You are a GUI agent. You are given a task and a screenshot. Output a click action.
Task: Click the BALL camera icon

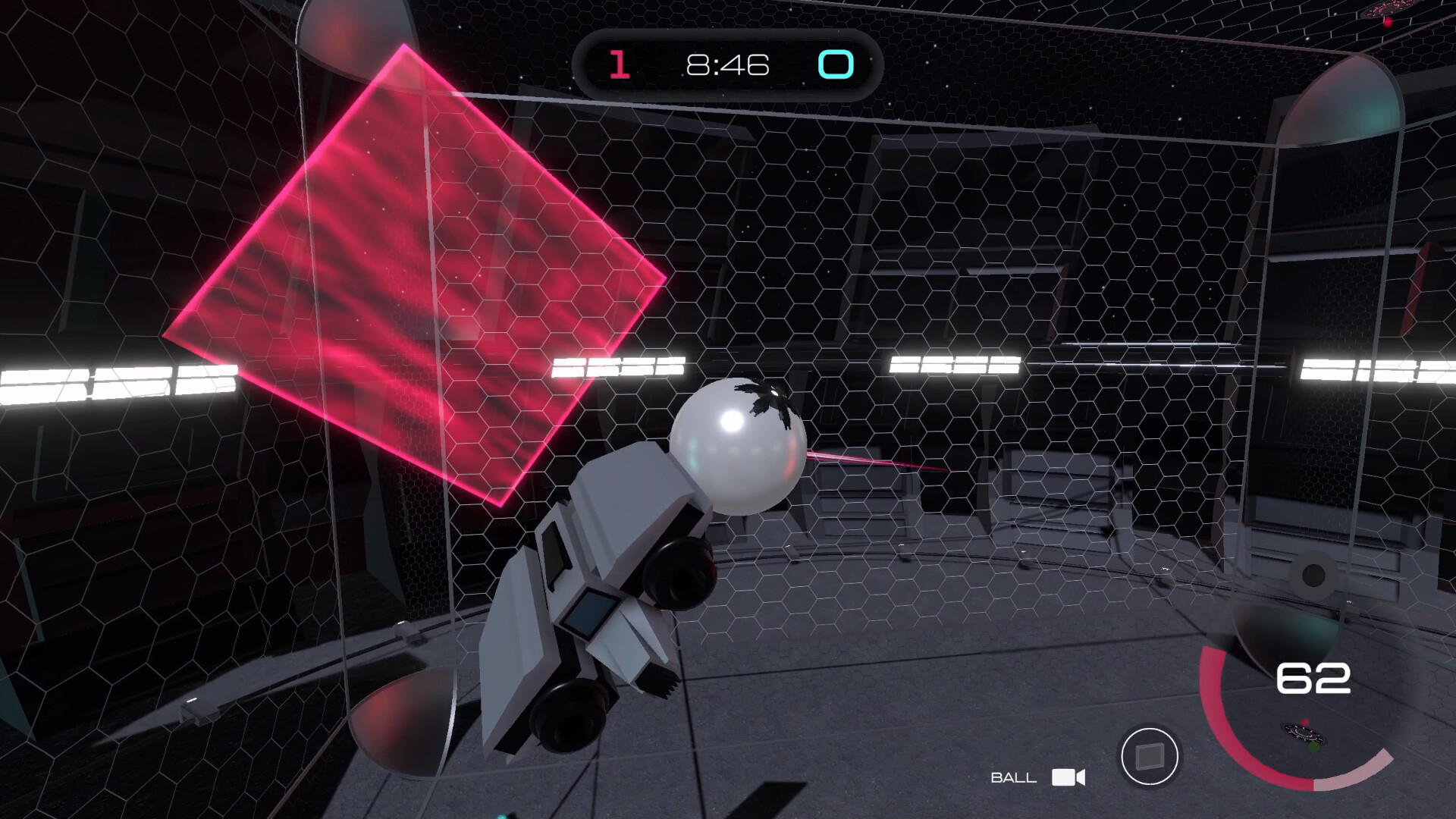point(1069,778)
